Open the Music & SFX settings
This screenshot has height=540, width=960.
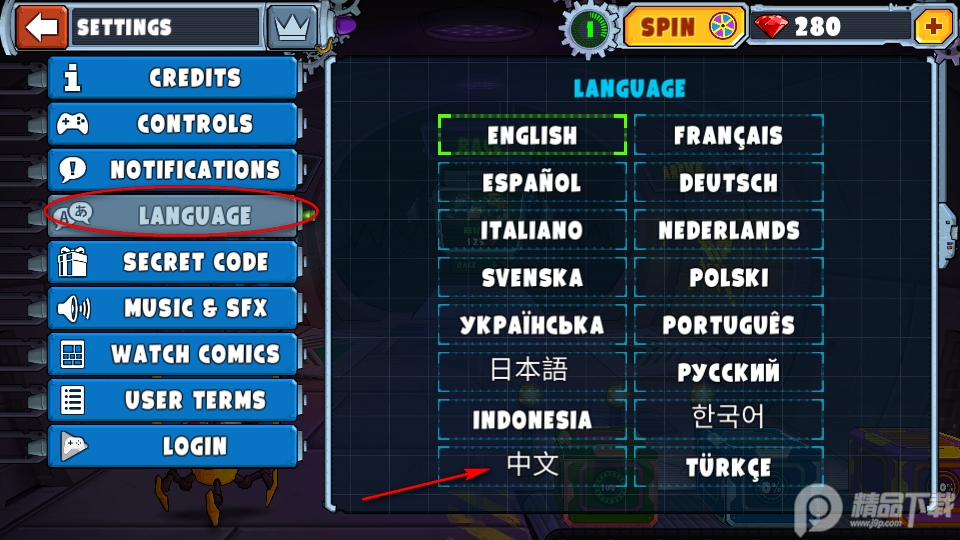click(x=174, y=308)
